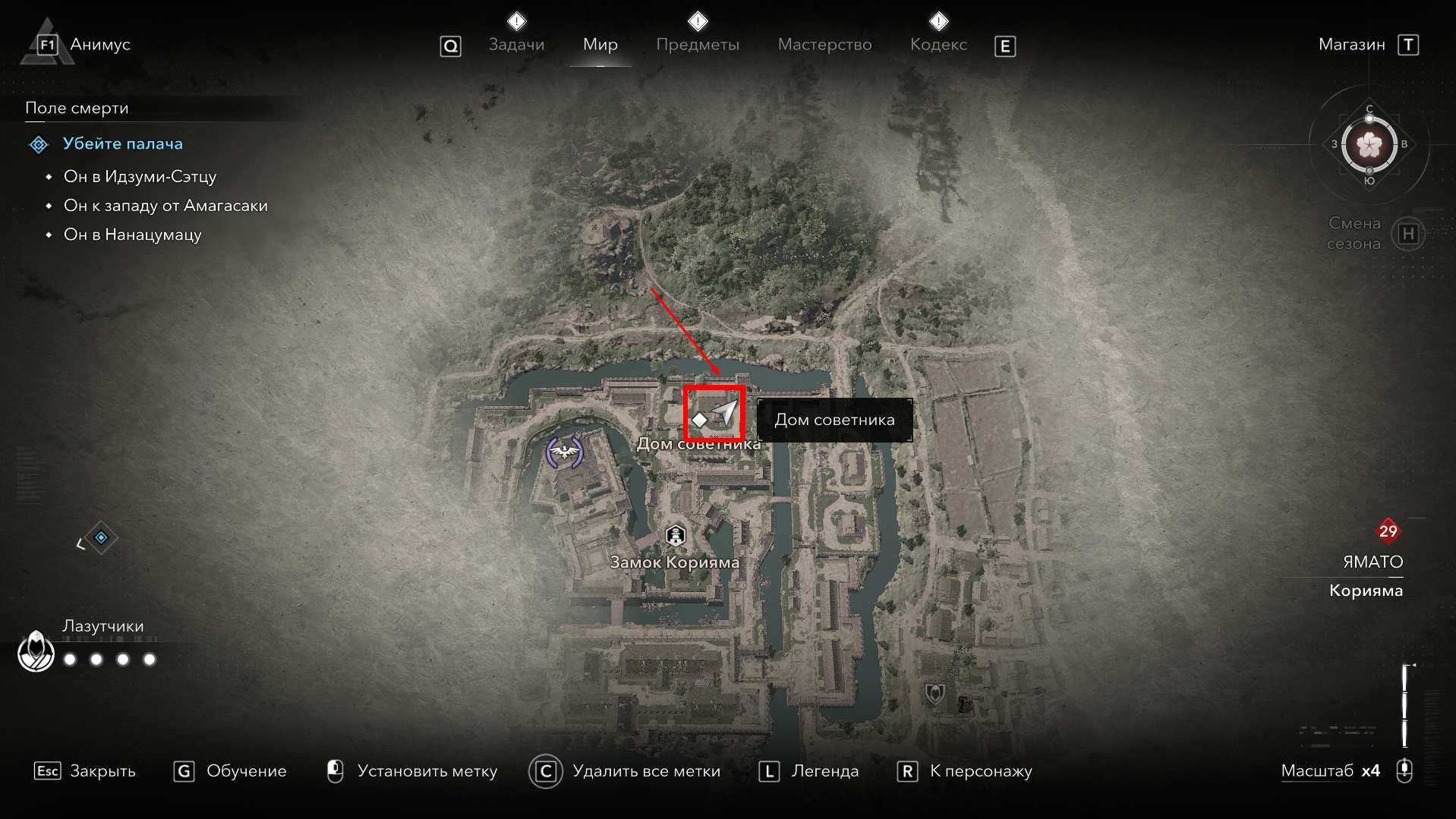1456x819 pixels.
Task: Close the map with Закрыть
Action: (x=85, y=771)
